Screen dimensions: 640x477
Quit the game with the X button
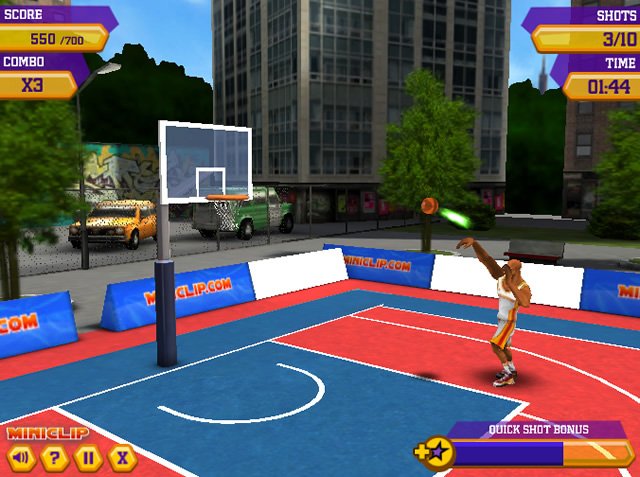pos(121,459)
